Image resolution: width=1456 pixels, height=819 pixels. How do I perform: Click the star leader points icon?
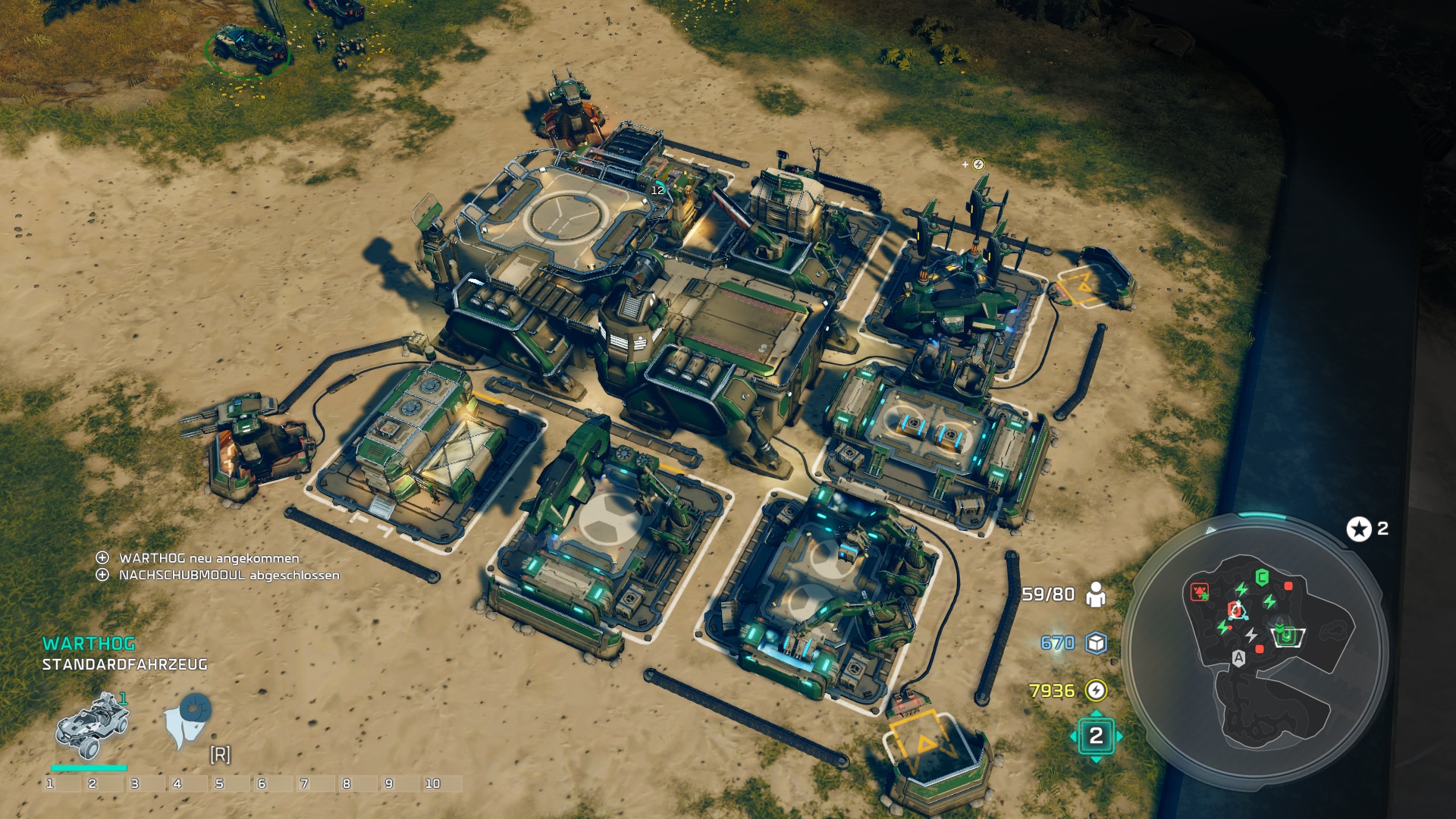(x=1358, y=529)
